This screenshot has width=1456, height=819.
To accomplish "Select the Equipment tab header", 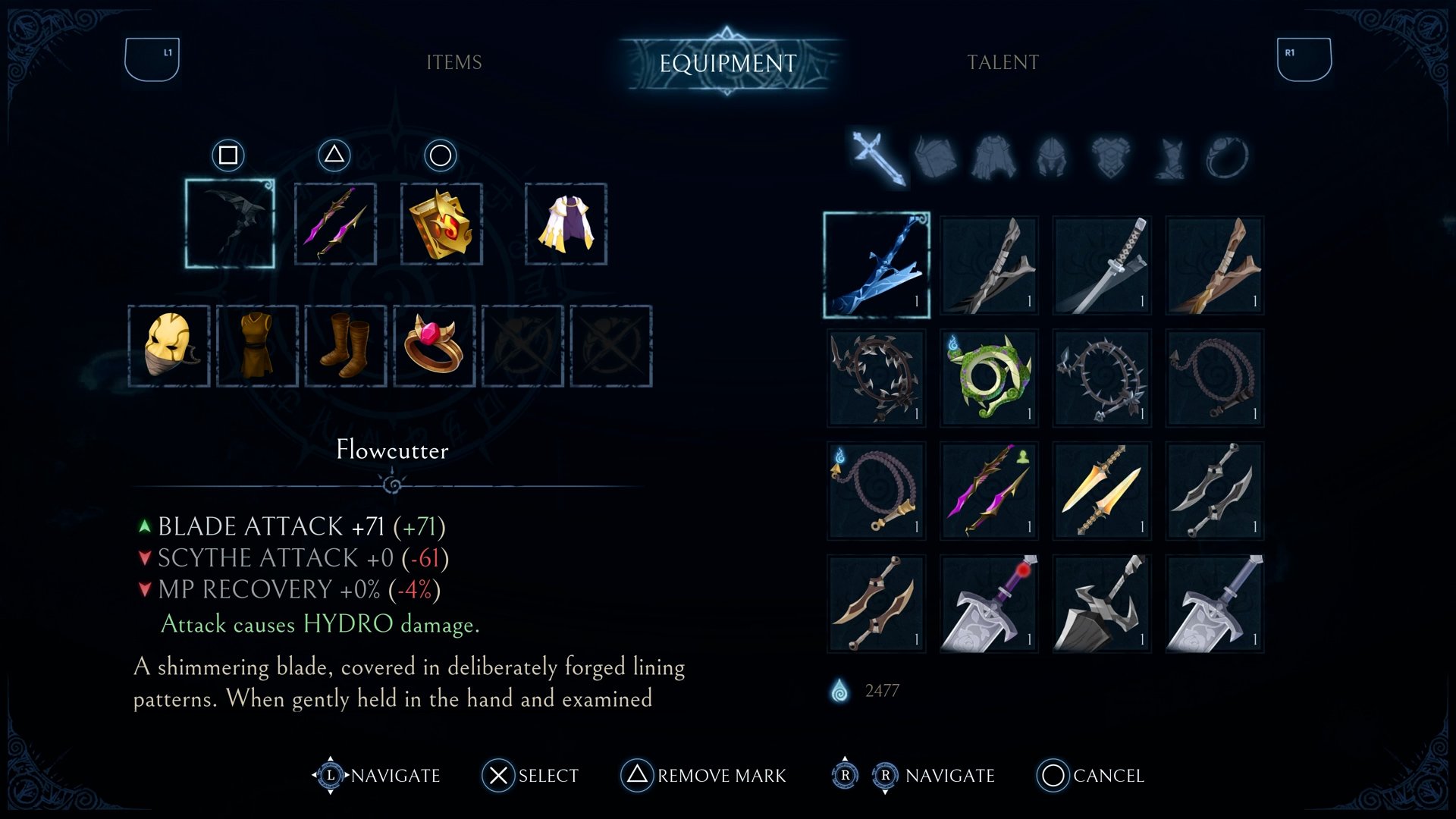I will (x=728, y=63).
